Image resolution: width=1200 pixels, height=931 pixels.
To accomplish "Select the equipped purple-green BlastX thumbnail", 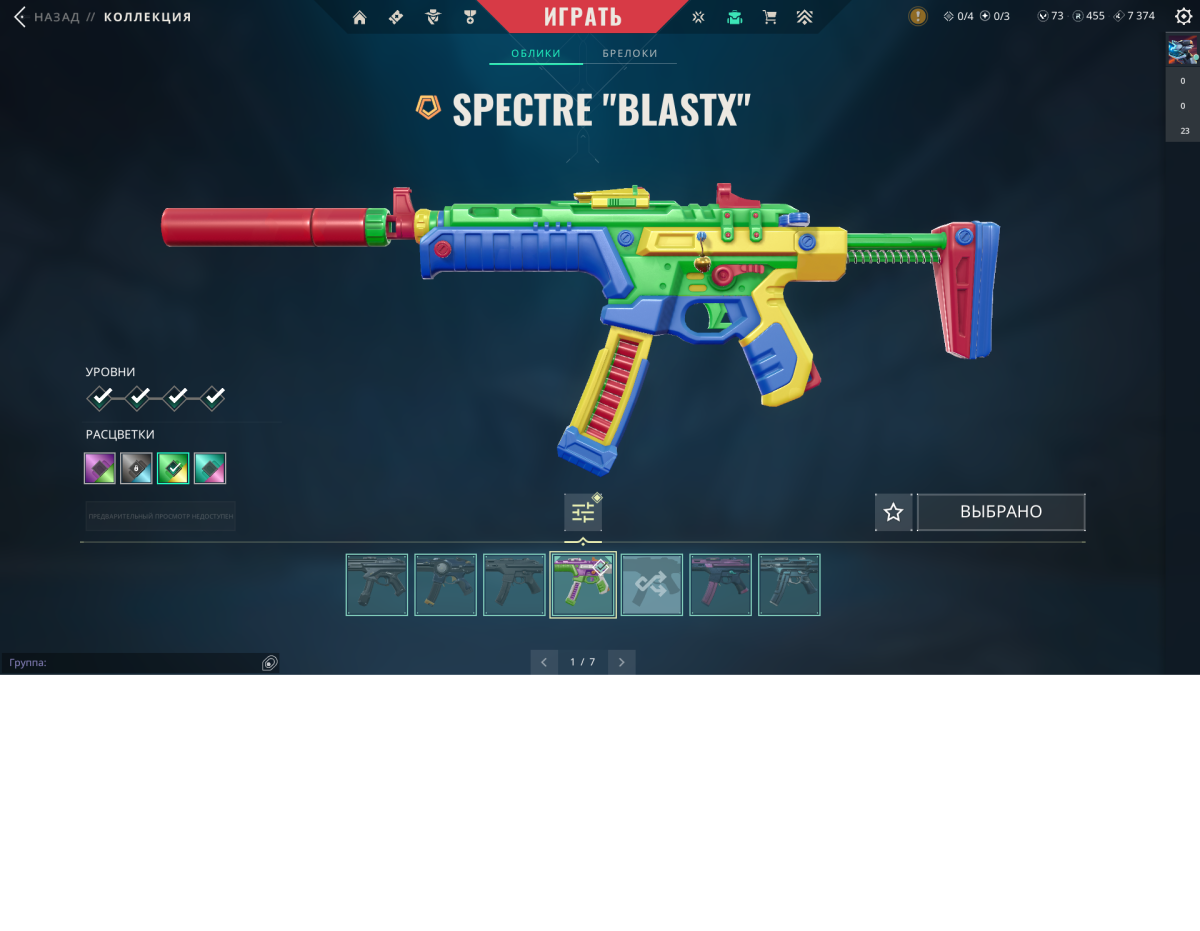I will click(x=583, y=585).
